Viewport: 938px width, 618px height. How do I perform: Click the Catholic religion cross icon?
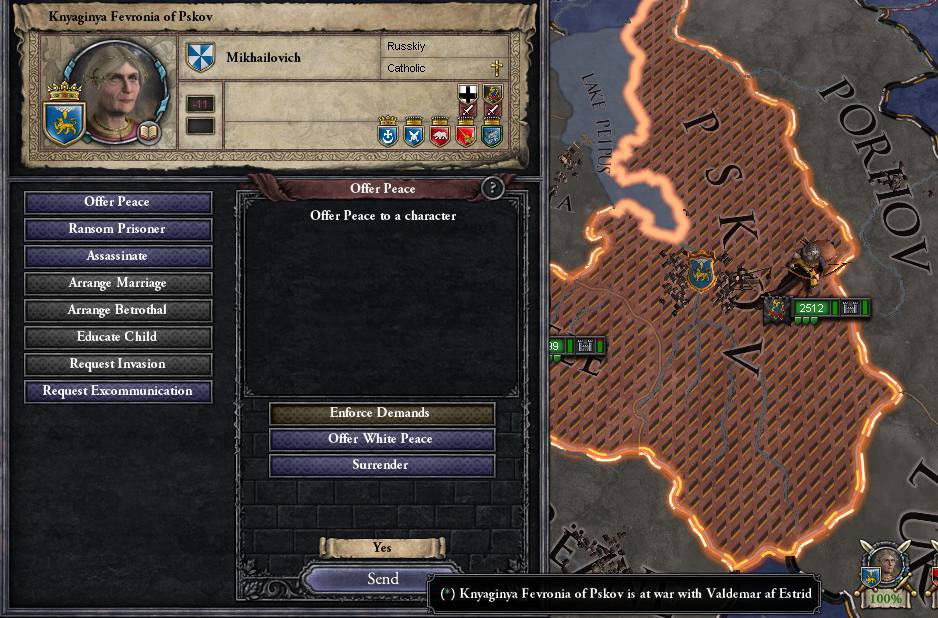click(495, 69)
